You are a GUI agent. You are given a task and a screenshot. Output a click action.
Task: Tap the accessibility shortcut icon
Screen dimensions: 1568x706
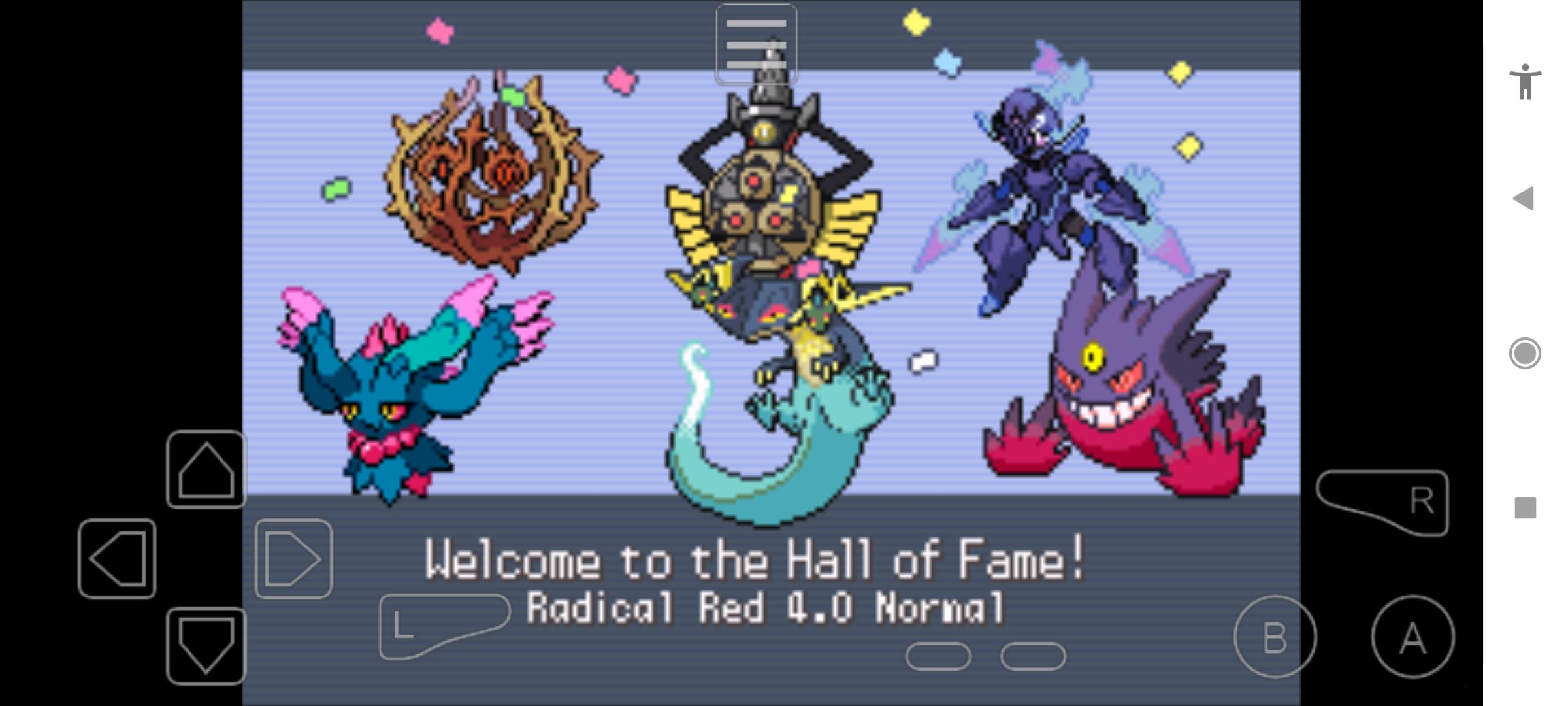tap(1527, 84)
